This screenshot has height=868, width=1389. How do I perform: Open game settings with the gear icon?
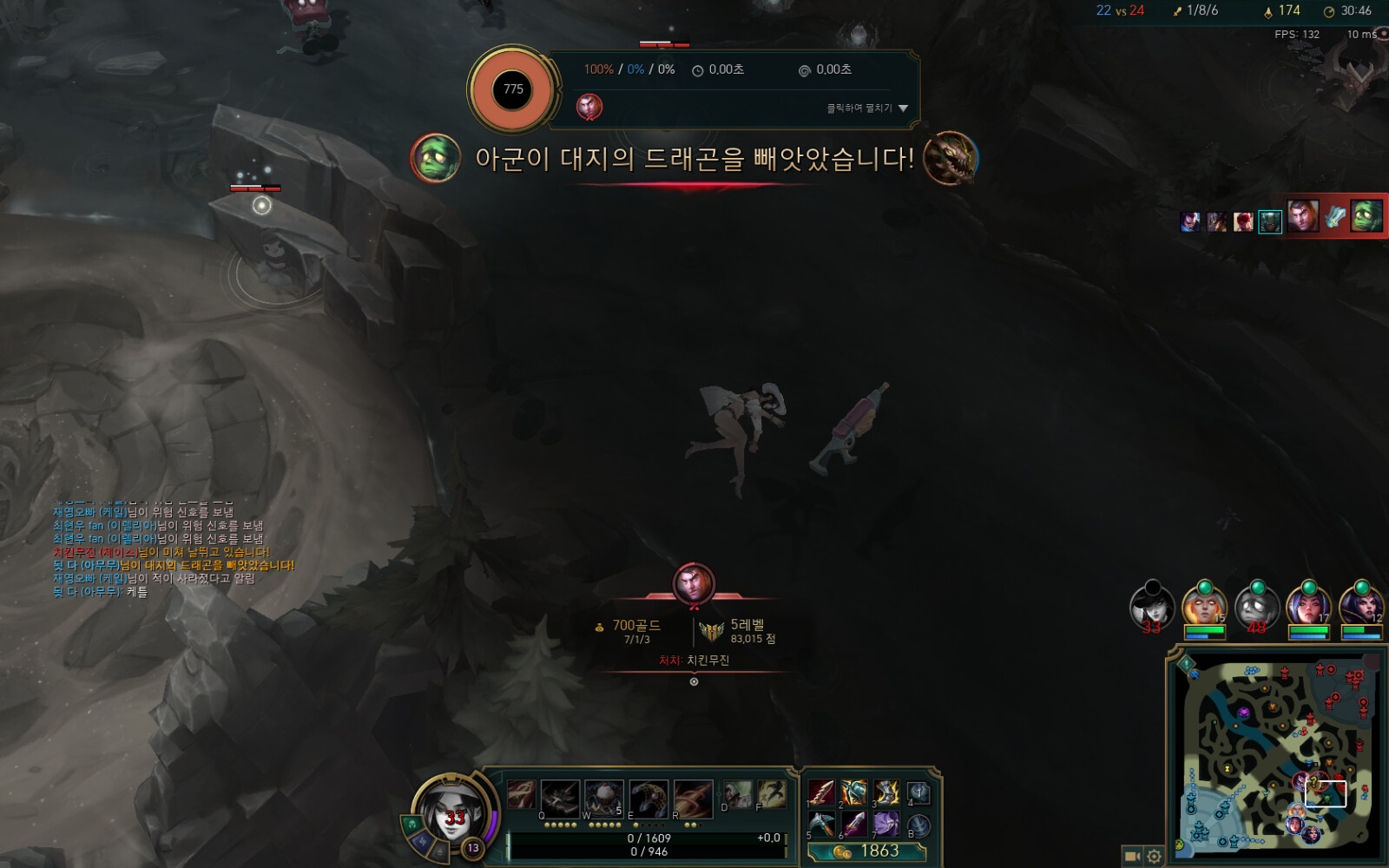click(x=1152, y=855)
